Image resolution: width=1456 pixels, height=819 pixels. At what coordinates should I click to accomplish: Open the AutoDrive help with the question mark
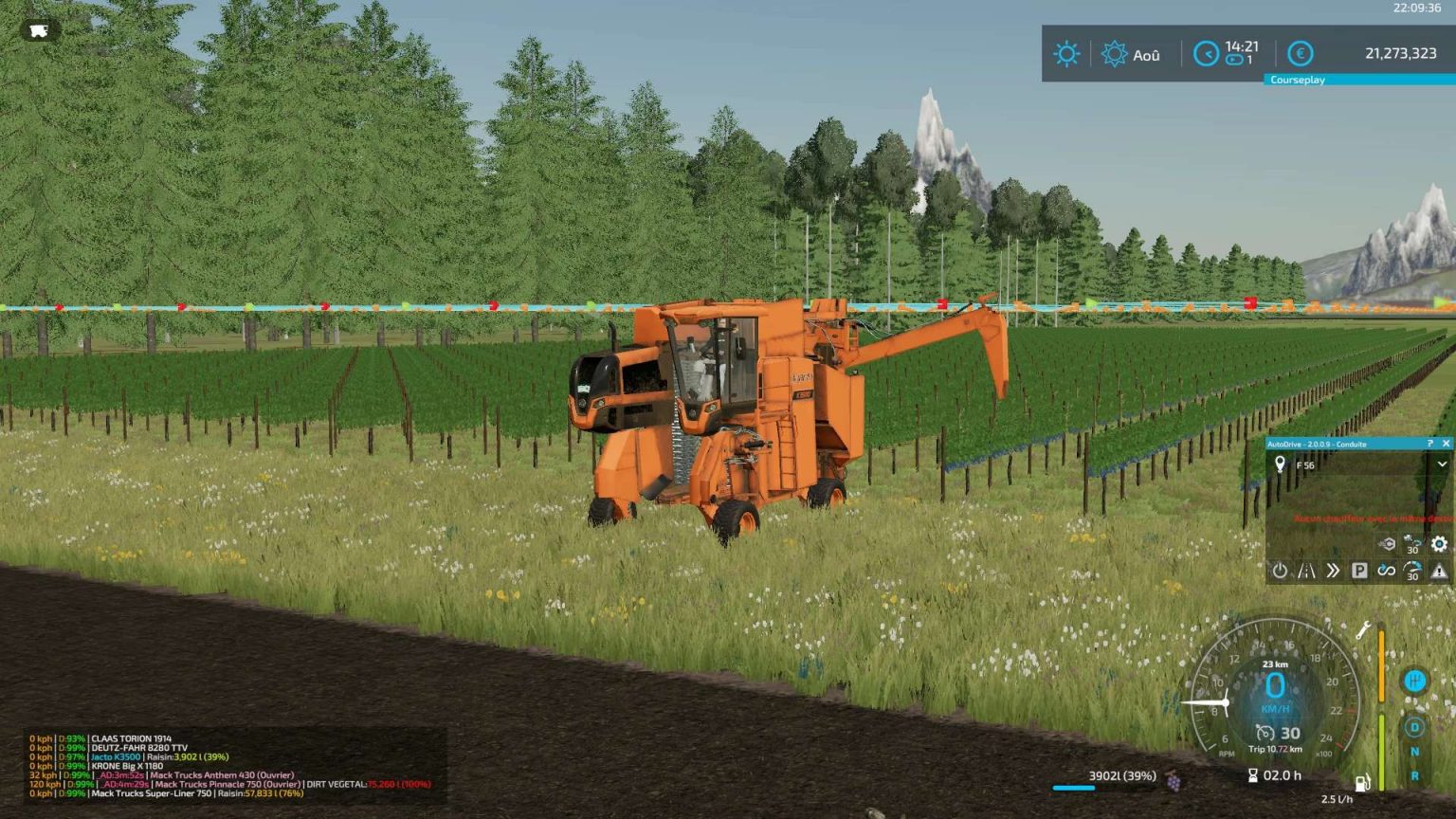[1429, 444]
